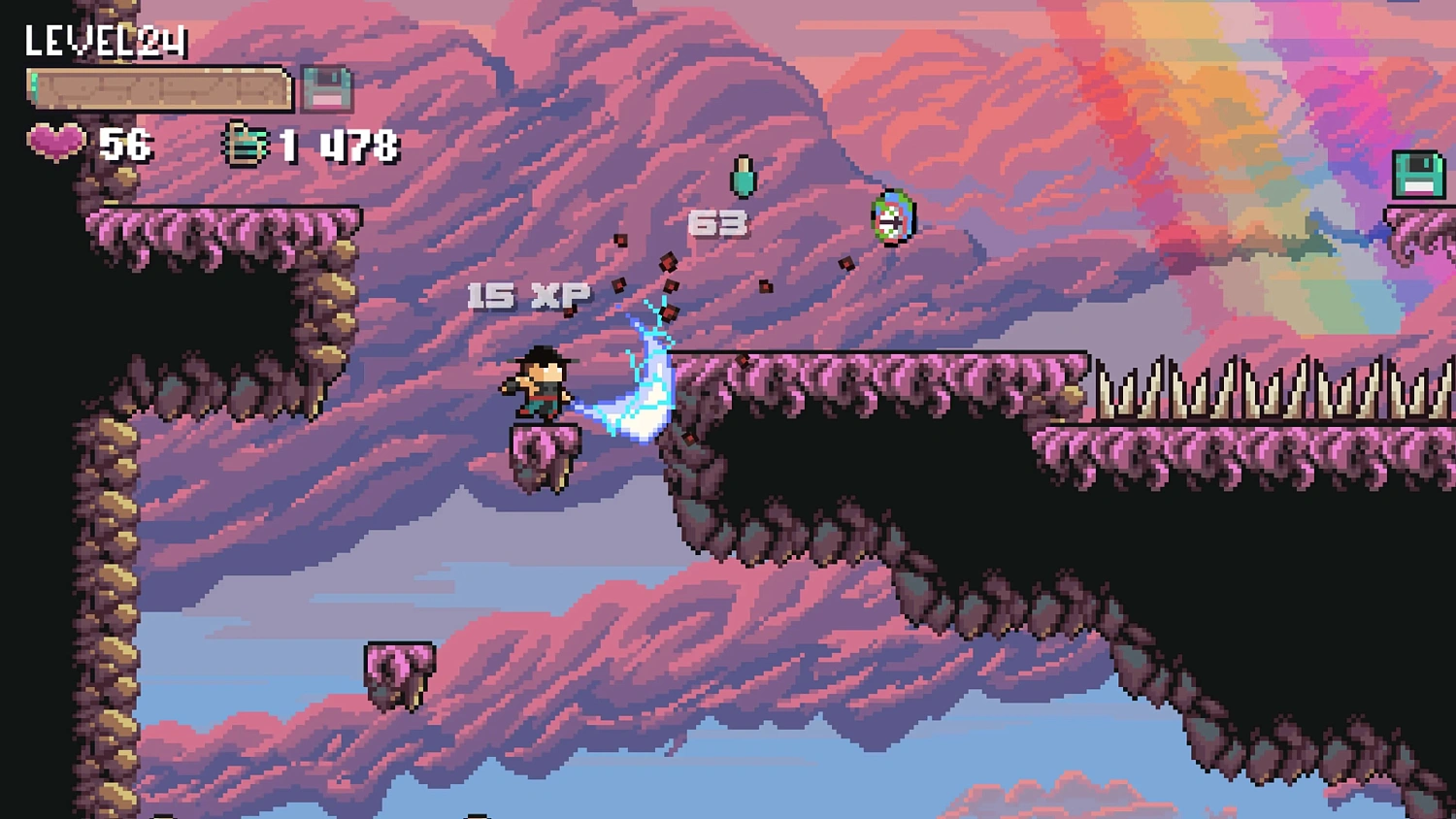Click the scroll currency icon next to 1 478

(246, 144)
